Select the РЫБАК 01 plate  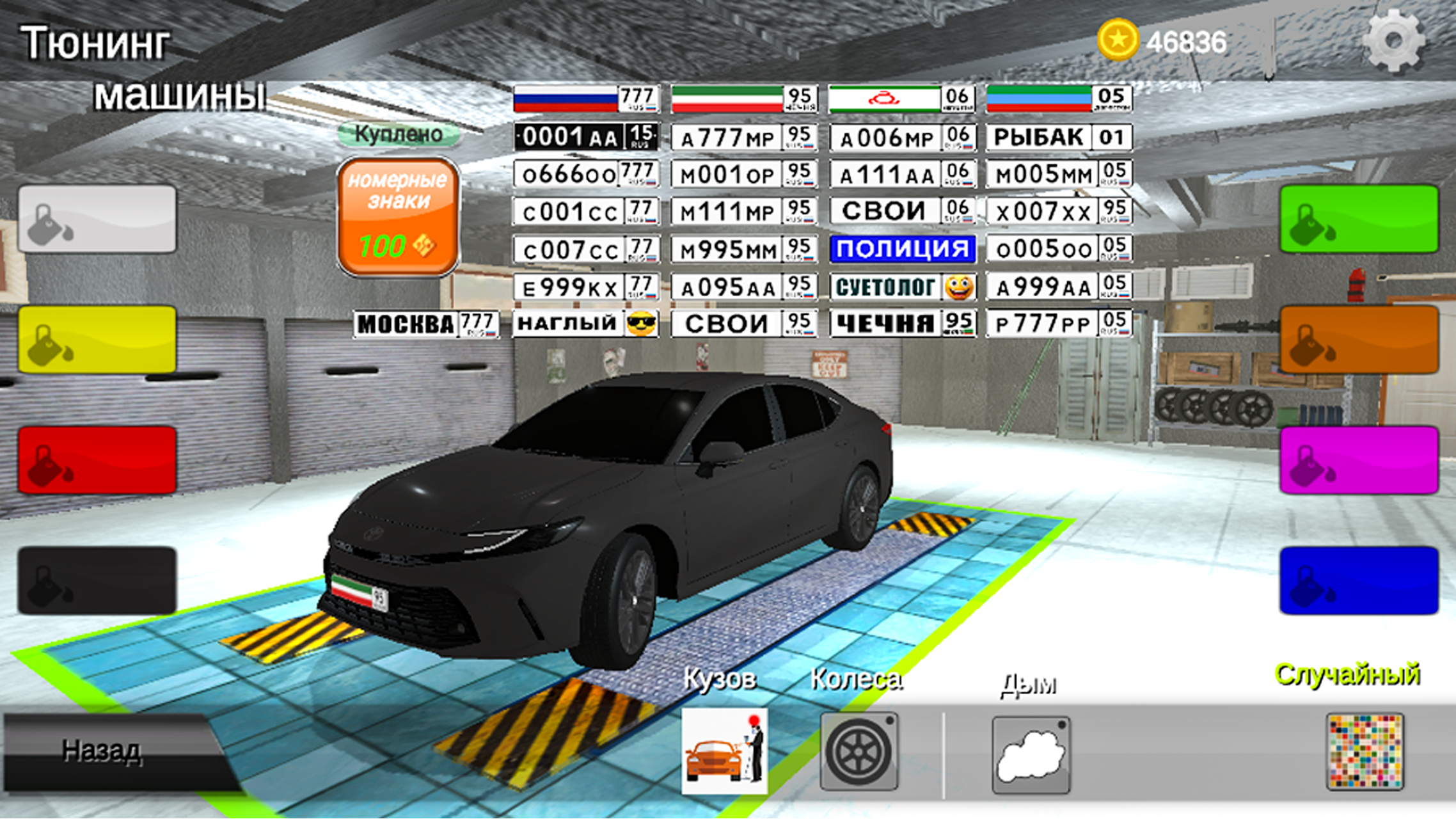click(x=1059, y=136)
